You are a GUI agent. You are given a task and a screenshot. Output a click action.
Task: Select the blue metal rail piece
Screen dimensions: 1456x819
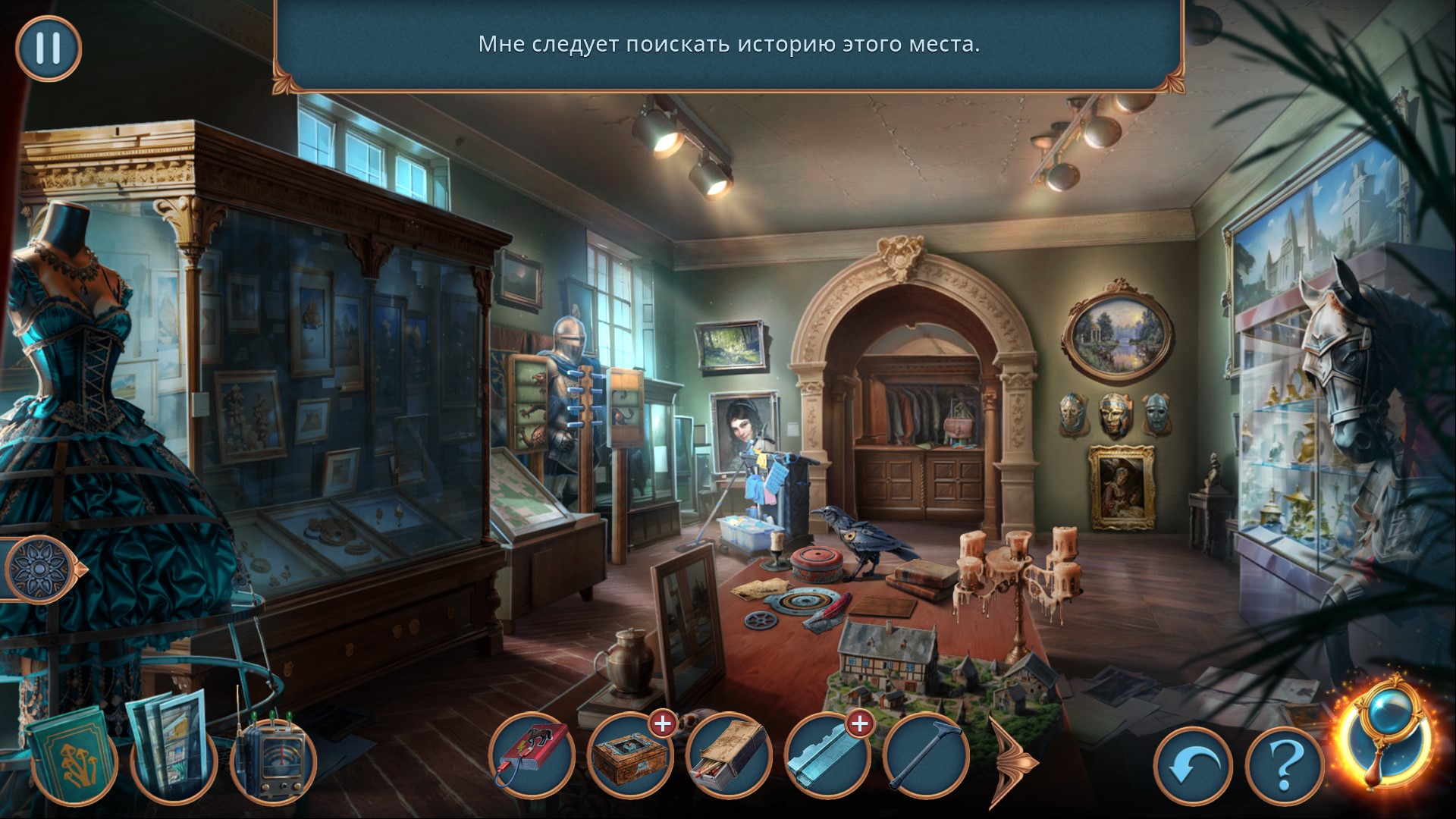[827, 755]
